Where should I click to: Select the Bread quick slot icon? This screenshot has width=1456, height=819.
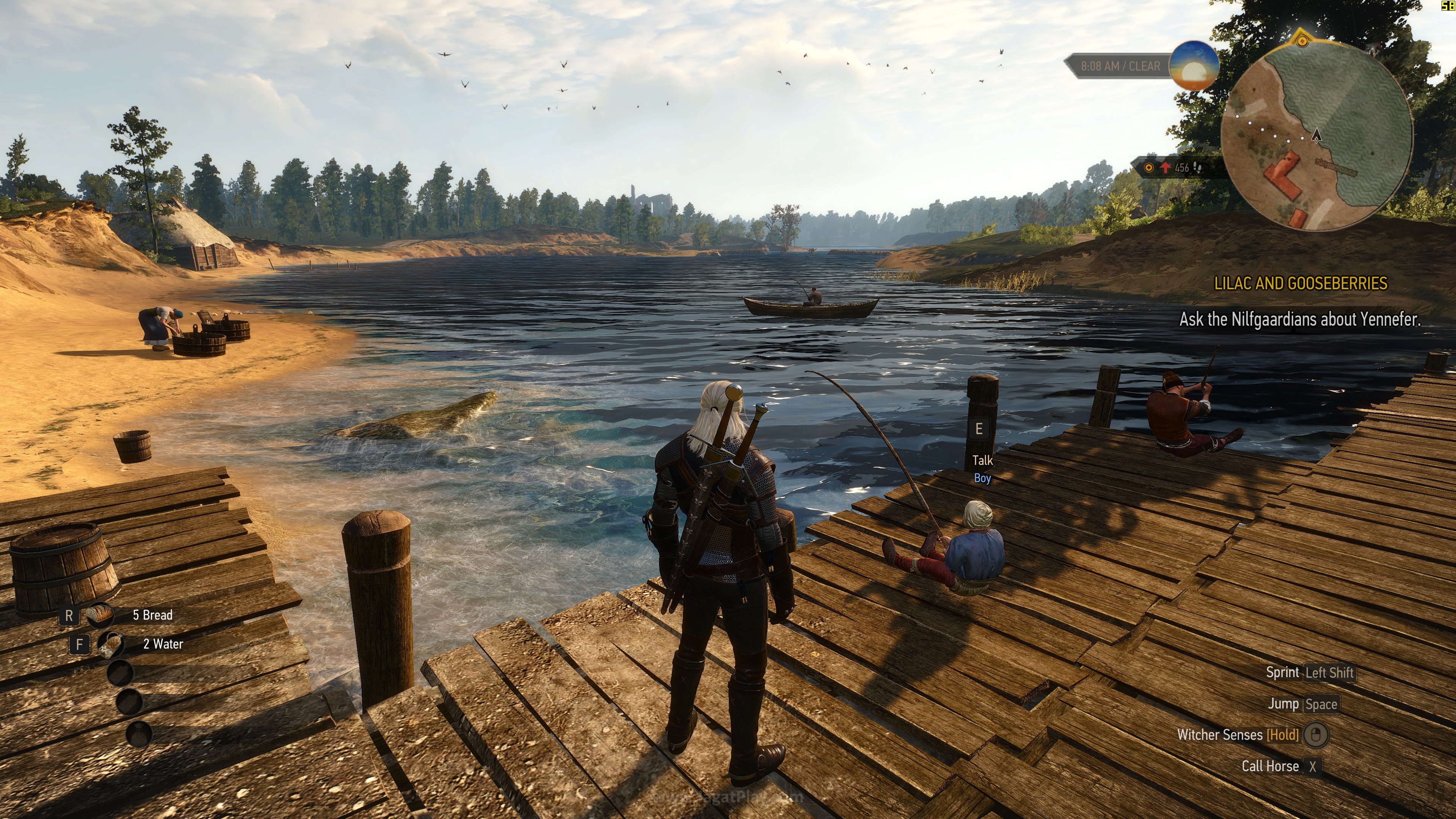(x=100, y=615)
